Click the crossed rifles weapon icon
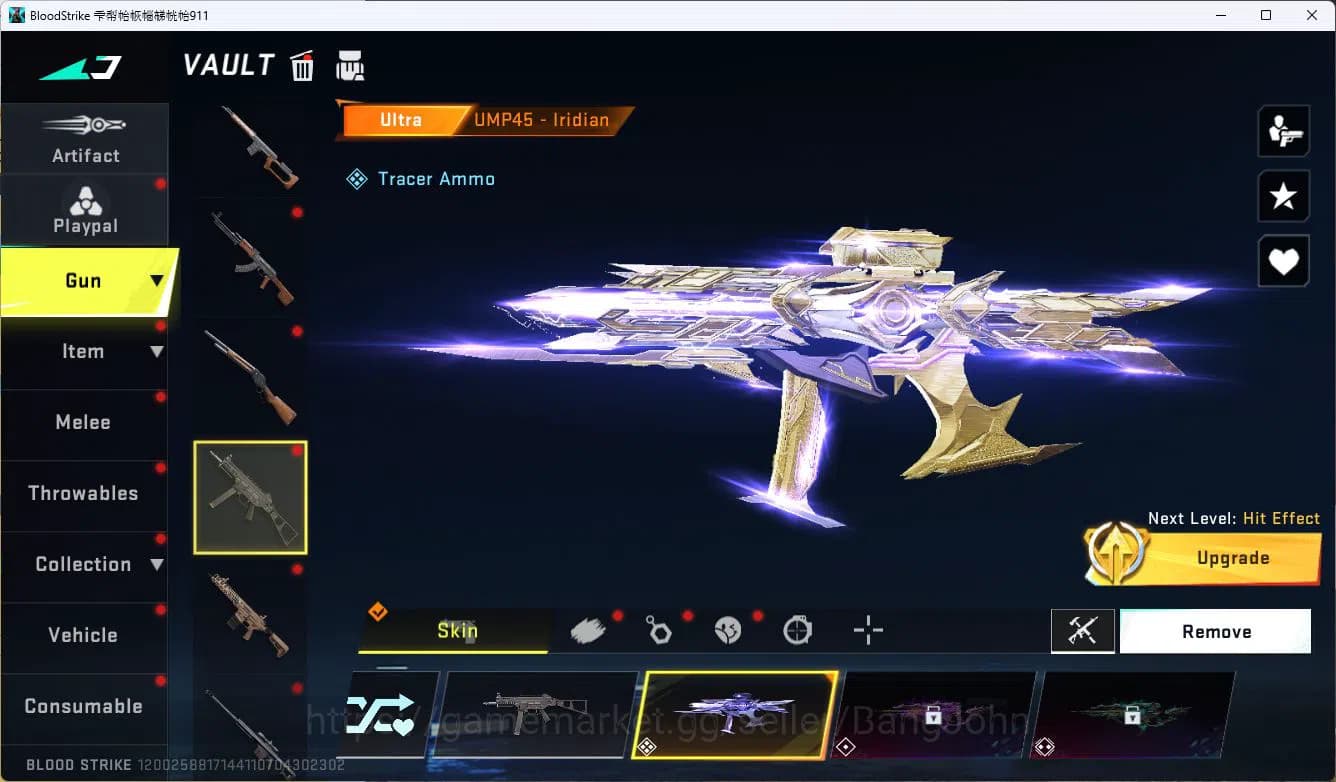 pos(1083,630)
